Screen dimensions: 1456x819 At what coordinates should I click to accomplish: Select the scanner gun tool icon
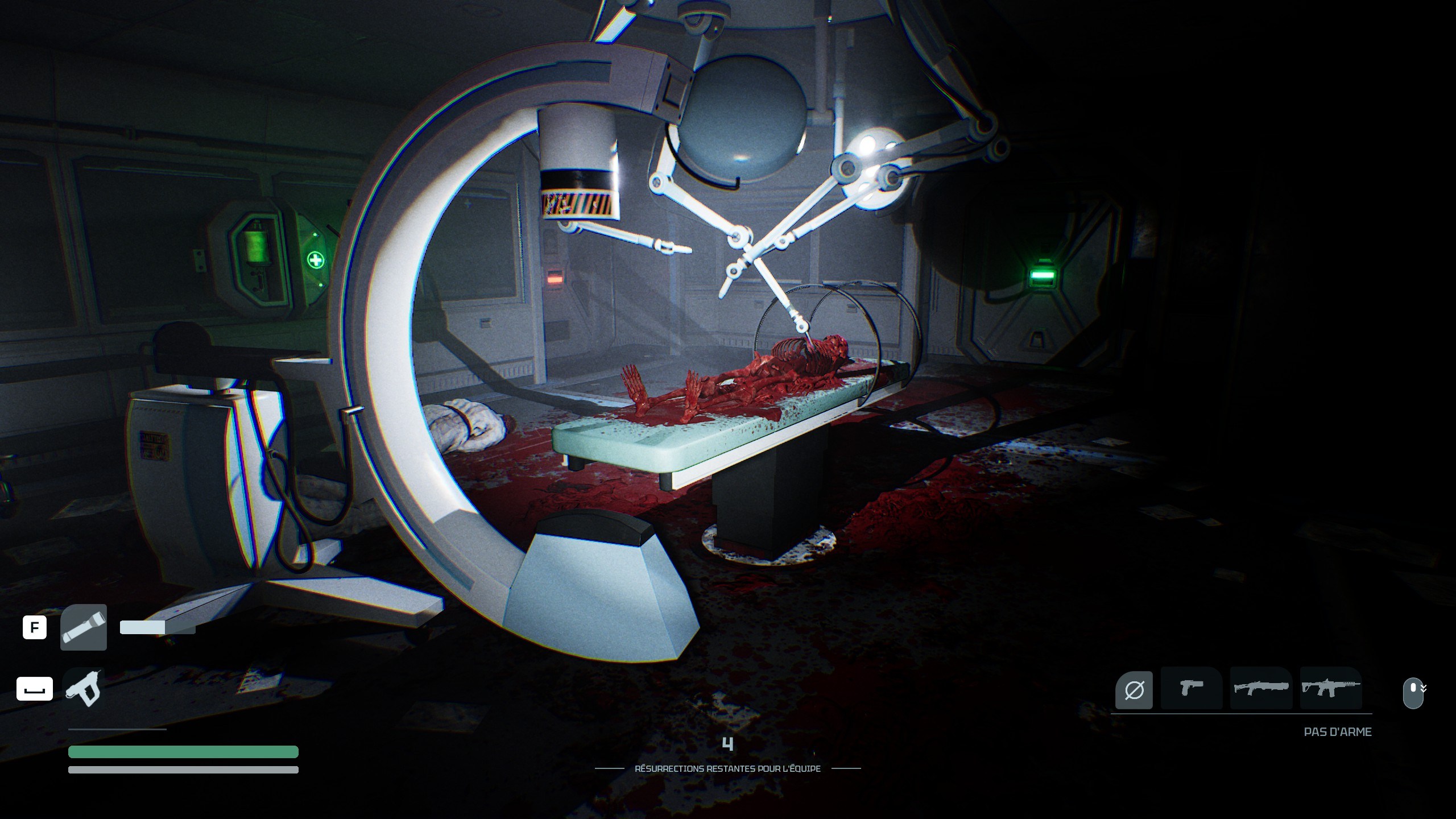84,688
